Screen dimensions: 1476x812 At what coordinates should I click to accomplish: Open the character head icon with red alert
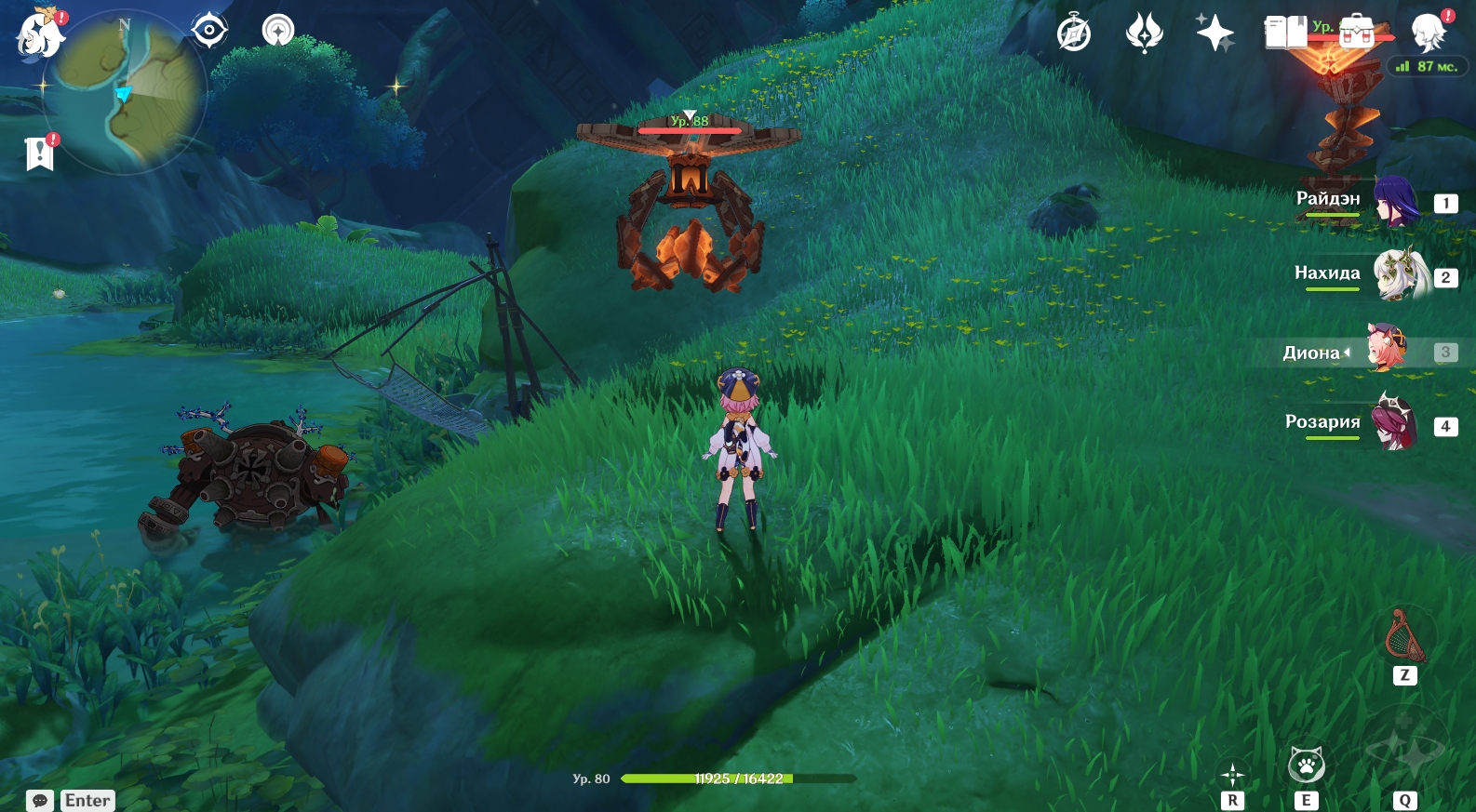[1429, 33]
